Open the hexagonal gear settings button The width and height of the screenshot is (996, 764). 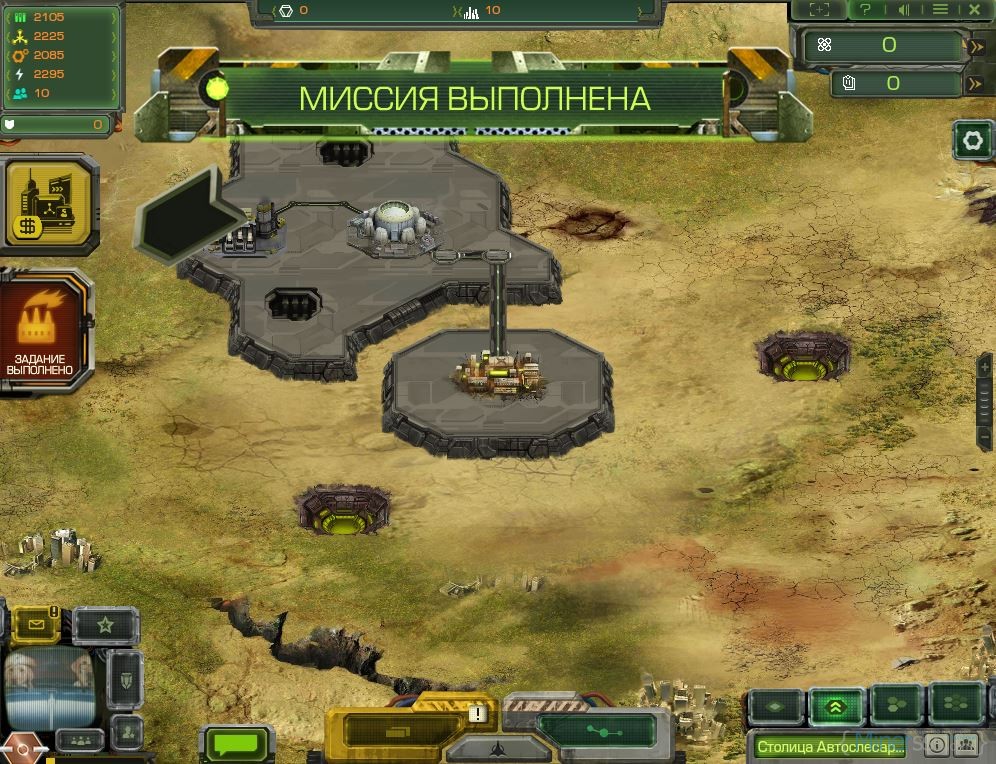click(972, 141)
